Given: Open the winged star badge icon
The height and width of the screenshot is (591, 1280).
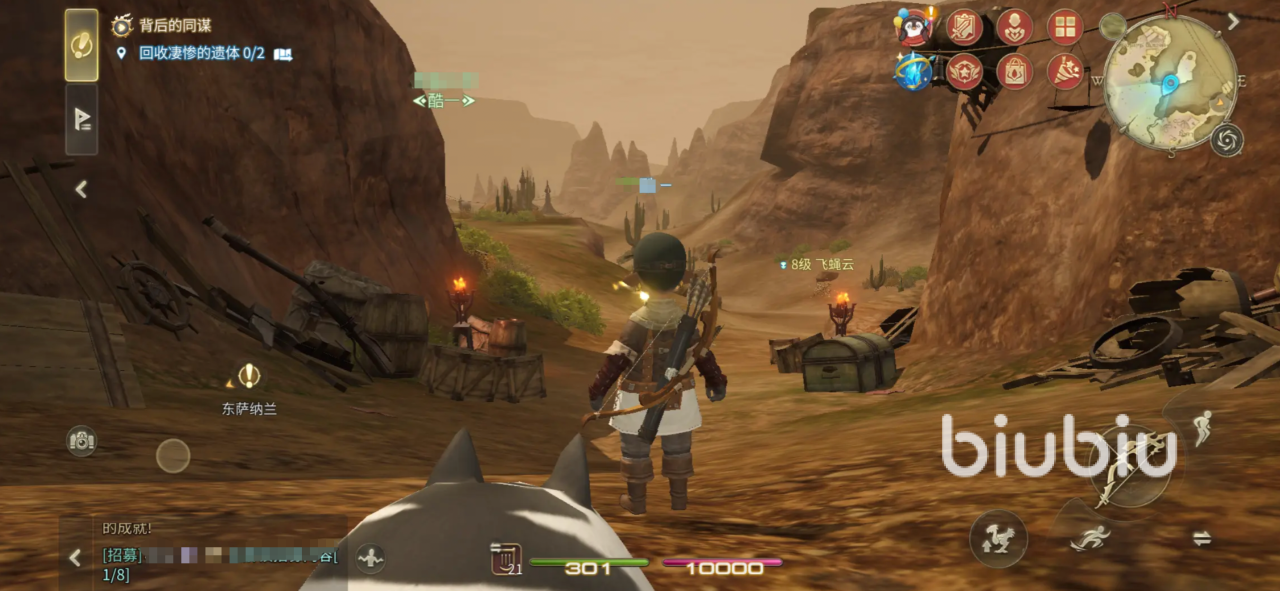Looking at the screenshot, I should tap(964, 72).
